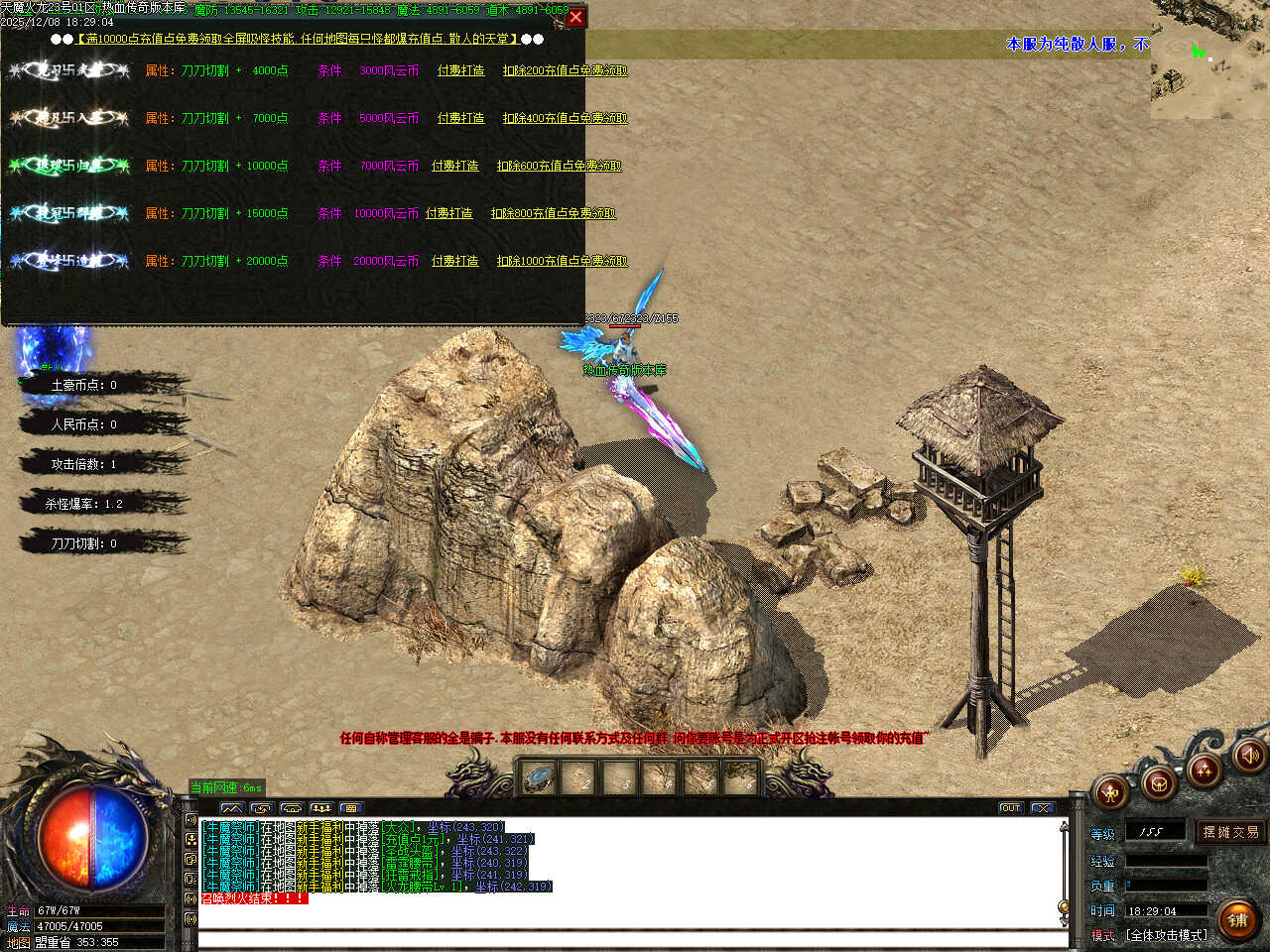Claim free via 扣除200充值点免费领取

565,70
